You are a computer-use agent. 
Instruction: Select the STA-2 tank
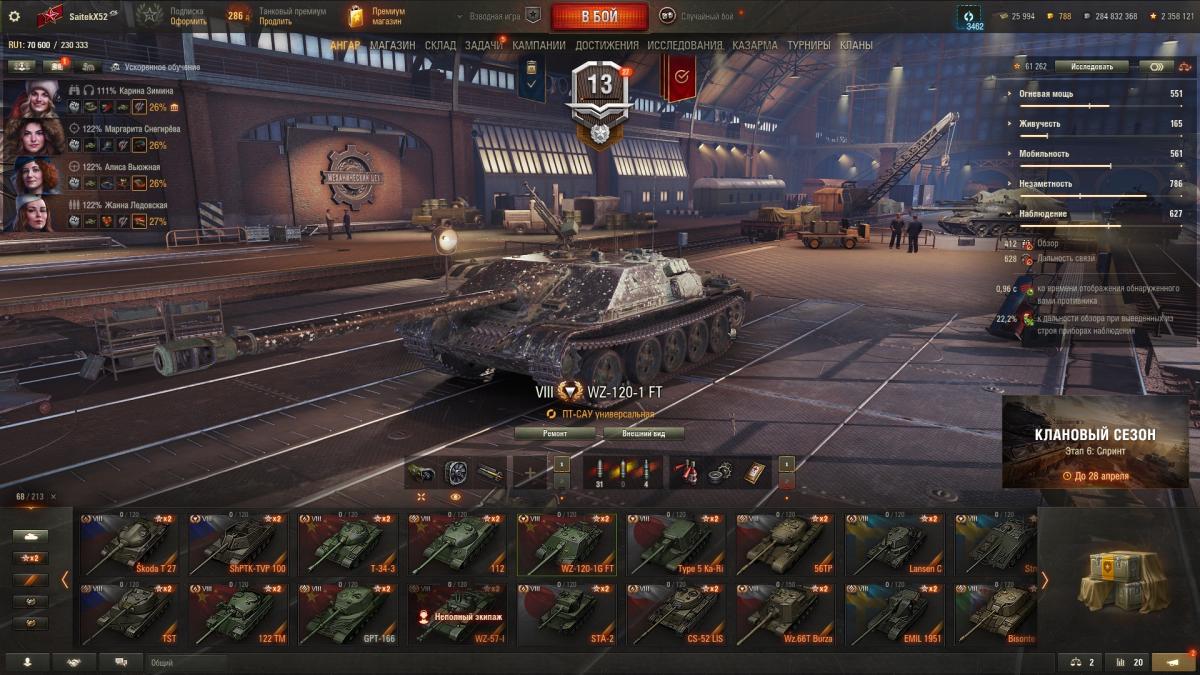(566, 615)
